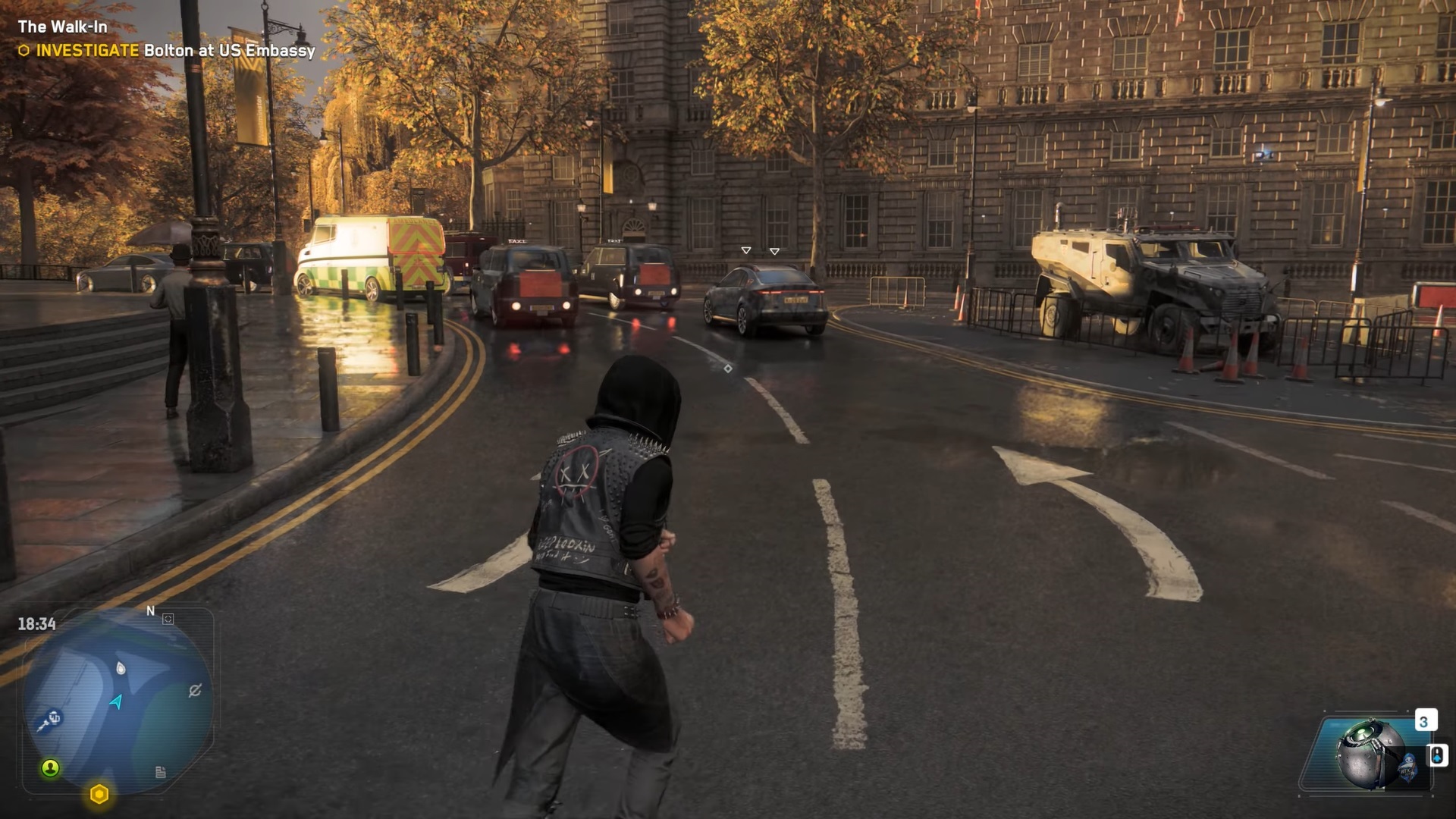Click the crossed-circle signal icon on the minimap
The image size is (1456, 819).
pos(194,690)
